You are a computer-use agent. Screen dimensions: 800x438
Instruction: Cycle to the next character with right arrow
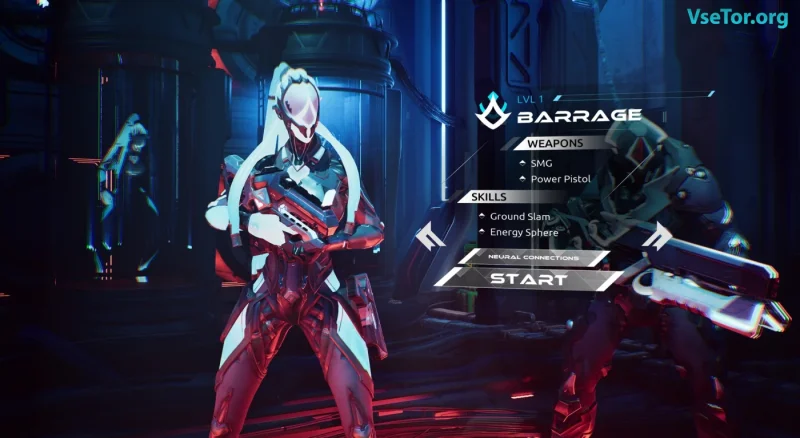[x=658, y=236]
